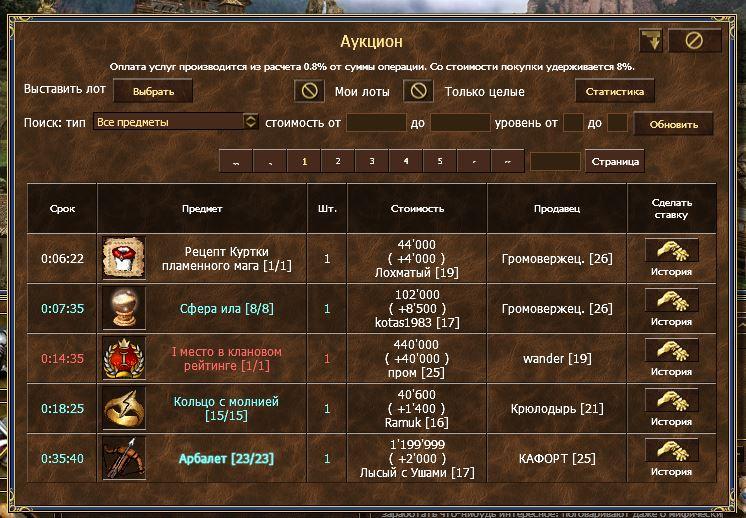
Task: Click the Страница go-to-page button
Action: click(614, 161)
